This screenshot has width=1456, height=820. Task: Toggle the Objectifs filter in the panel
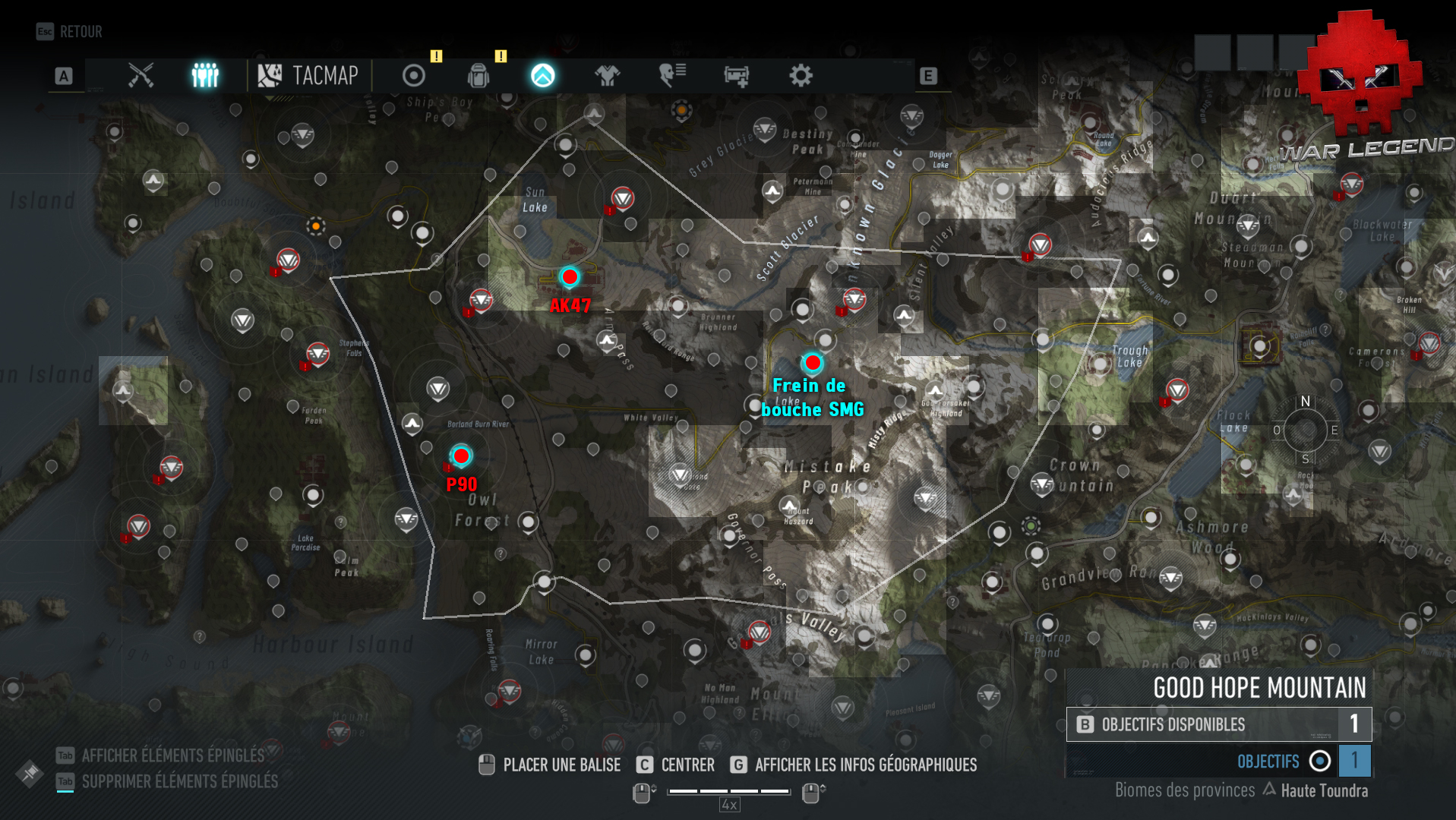coord(1319,761)
